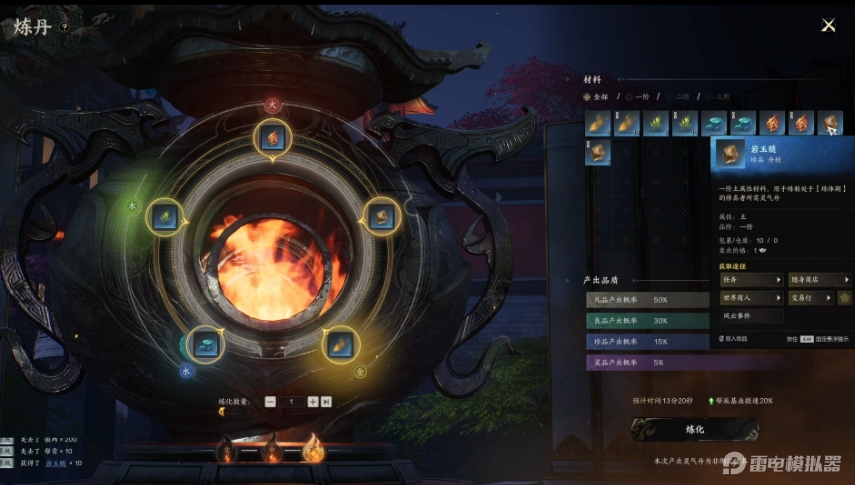The image size is (855, 485).
Task: Click the earth element slot with brown rock
Action: tap(380, 216)
